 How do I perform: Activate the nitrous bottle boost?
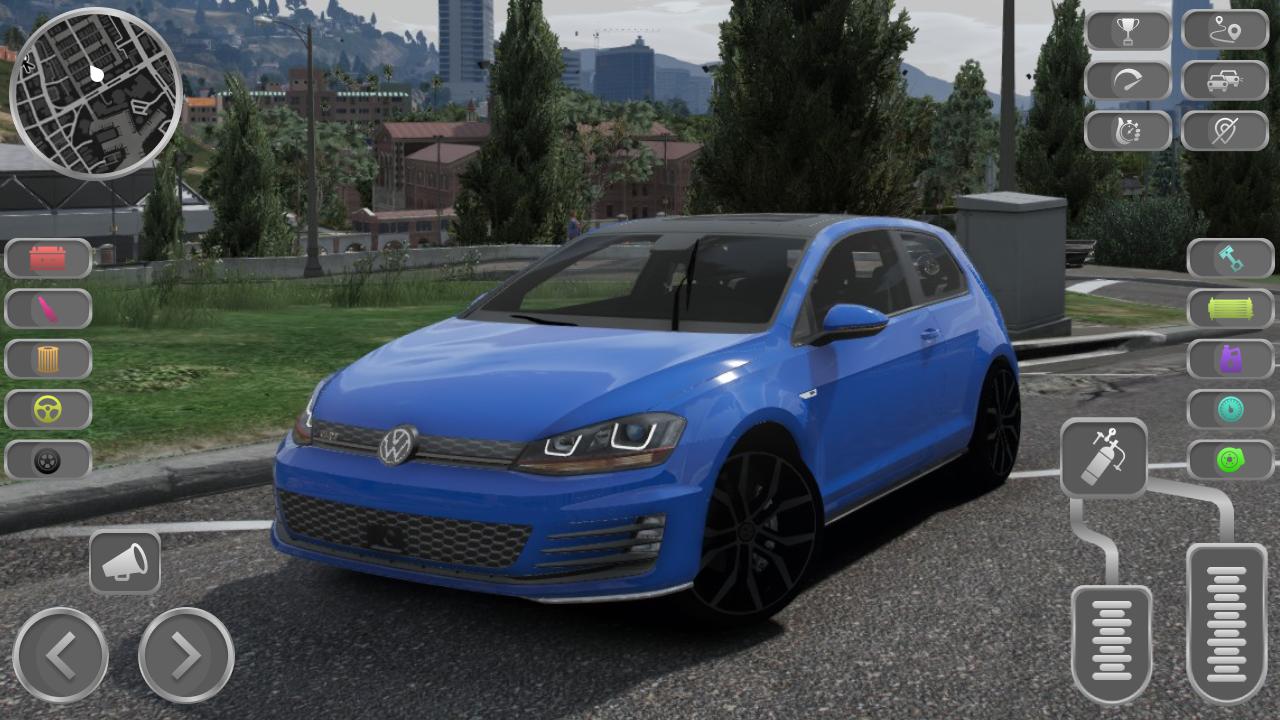coord(1103,458)
